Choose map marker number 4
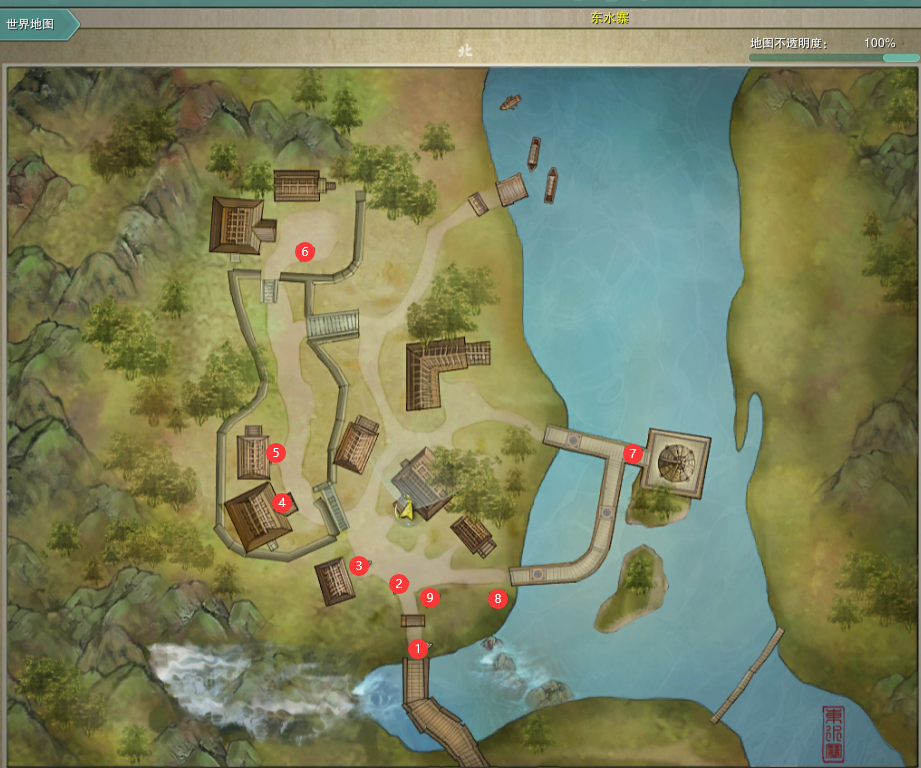This screenshot has height=768, width=921. point(282,502)
